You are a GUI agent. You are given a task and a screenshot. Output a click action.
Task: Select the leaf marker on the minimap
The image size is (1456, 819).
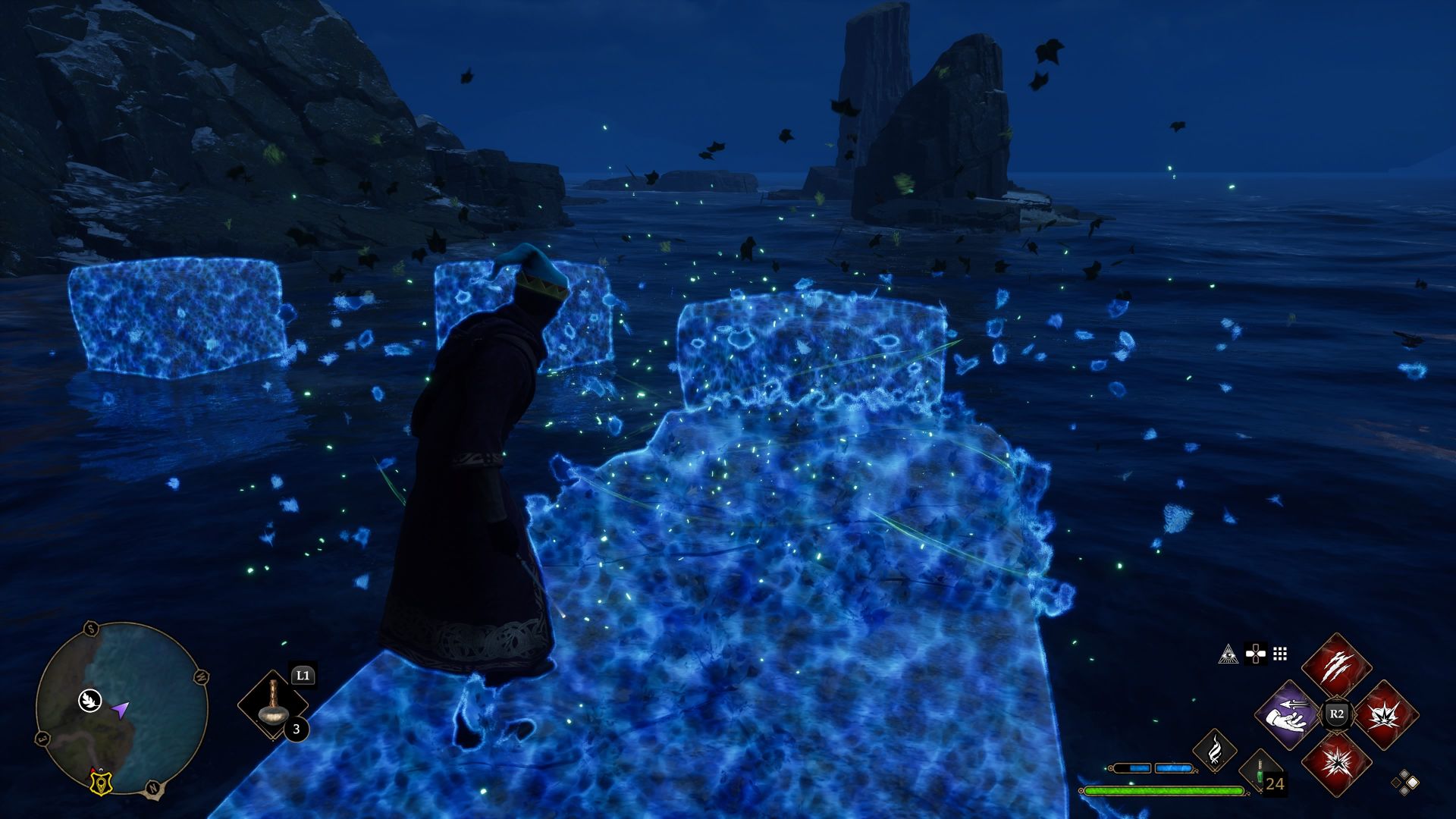(x=89, y=700)
